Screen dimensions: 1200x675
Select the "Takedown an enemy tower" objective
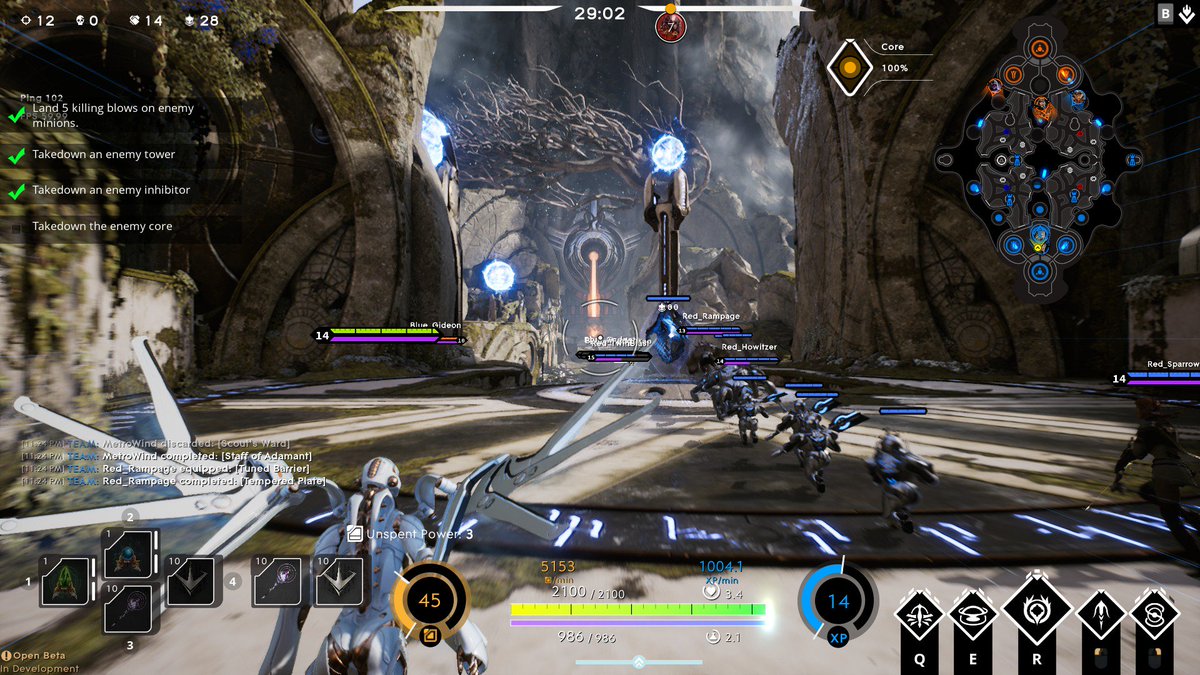click(x=103, y=155)
